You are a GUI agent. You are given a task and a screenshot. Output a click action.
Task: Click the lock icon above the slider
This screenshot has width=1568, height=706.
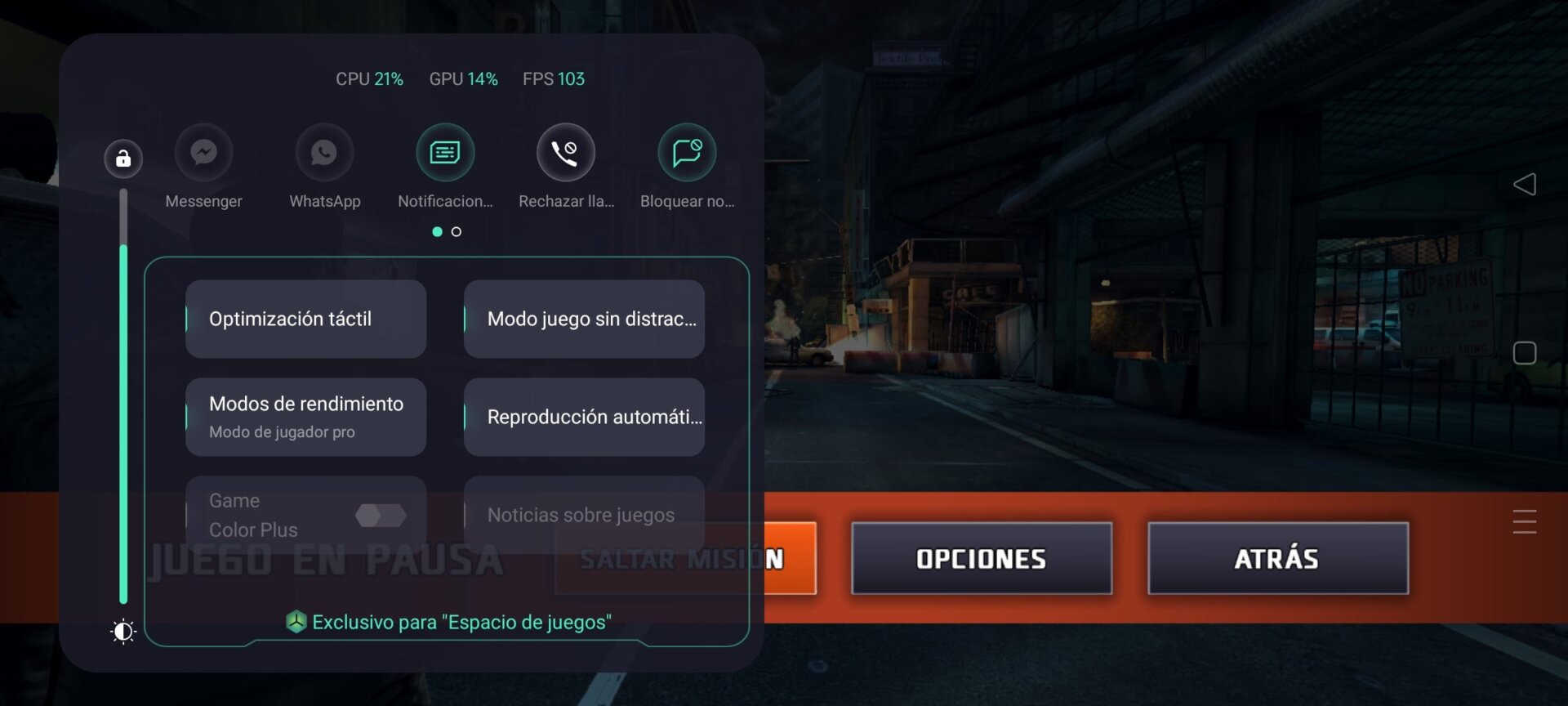pyautogui.click(x=123, y=159)
